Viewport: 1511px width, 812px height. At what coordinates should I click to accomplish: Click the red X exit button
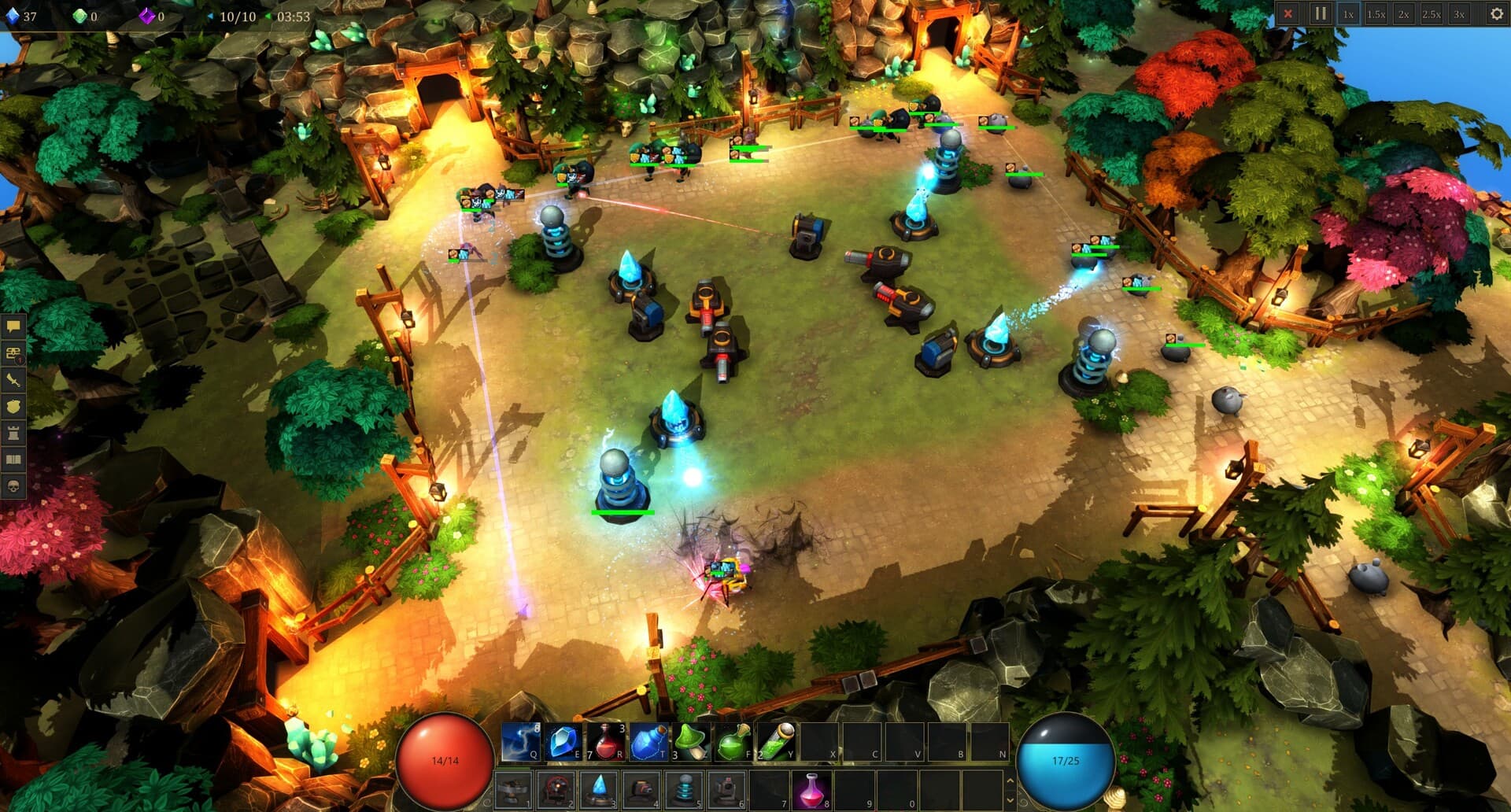coord(1287,13)
